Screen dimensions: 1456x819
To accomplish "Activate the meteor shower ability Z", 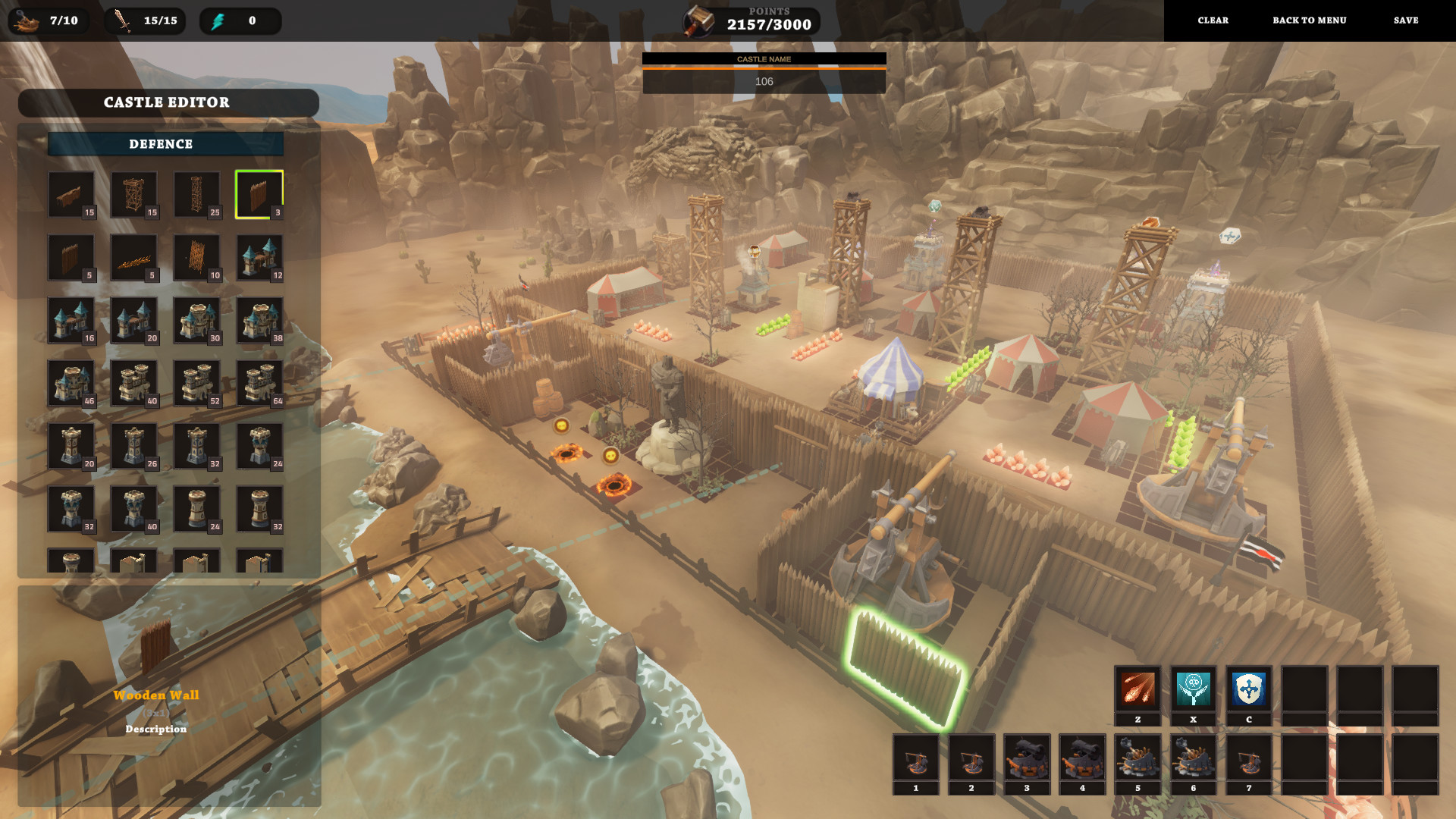I will [x=1137, y=689].
